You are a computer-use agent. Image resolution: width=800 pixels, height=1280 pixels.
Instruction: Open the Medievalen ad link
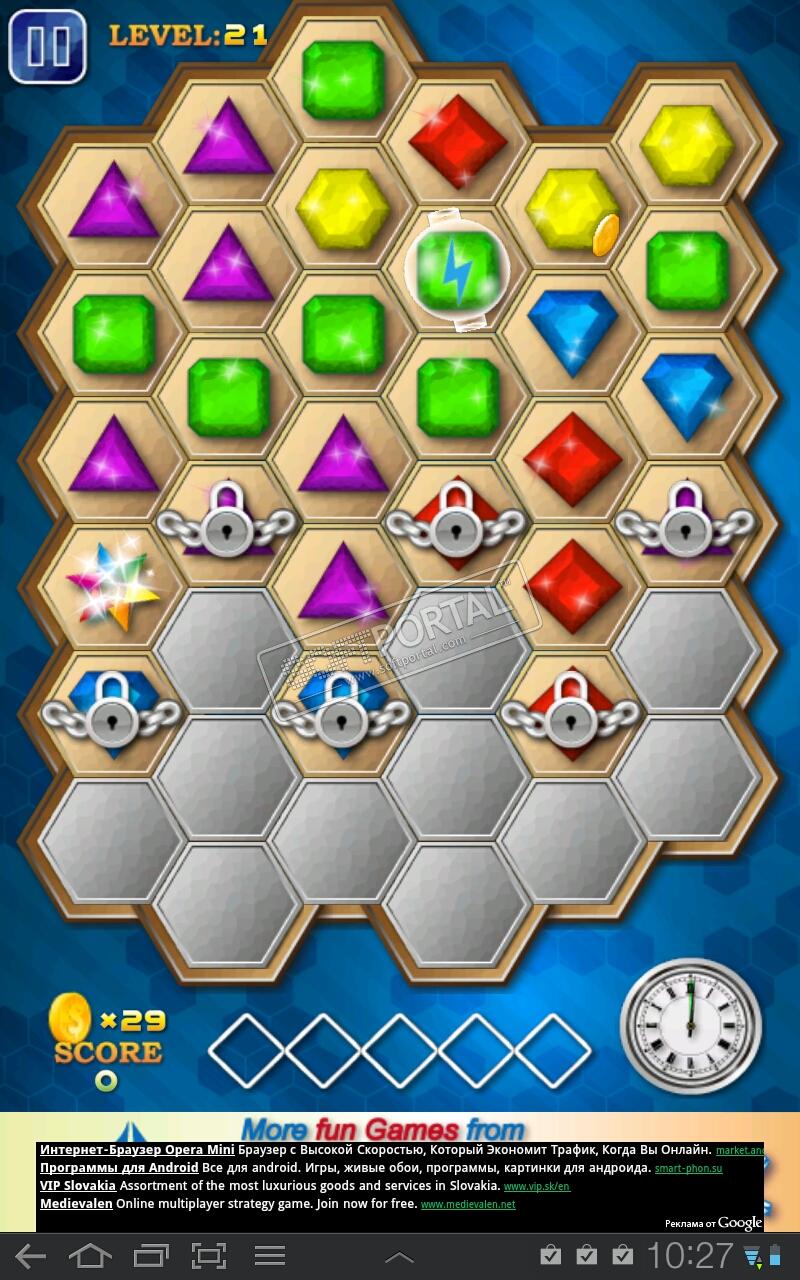pos(77,1204)
